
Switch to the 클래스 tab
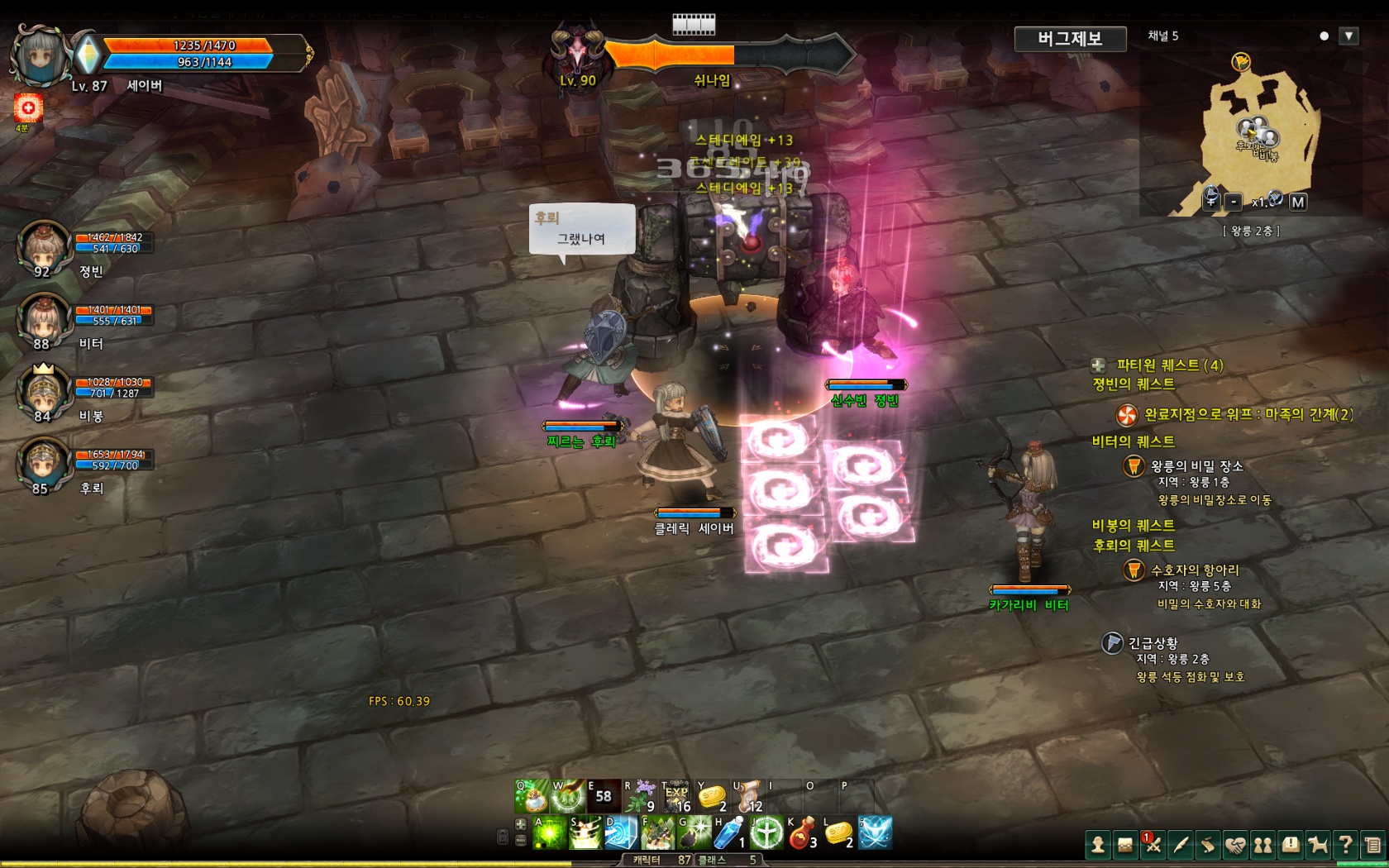pos(713,860)
